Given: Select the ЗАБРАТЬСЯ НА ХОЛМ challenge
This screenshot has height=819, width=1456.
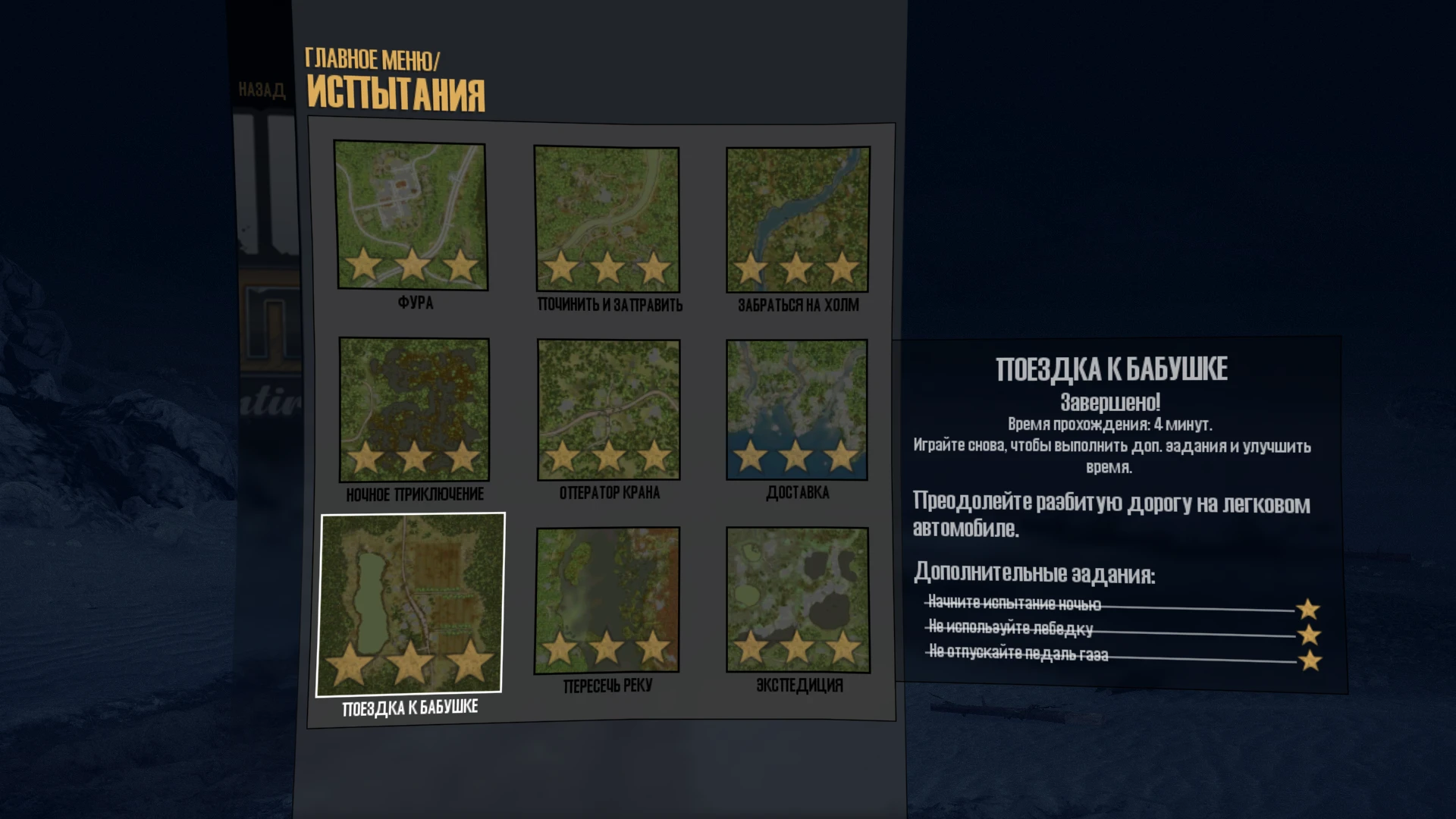Looking at the screenshot, I should coord(797,217).
